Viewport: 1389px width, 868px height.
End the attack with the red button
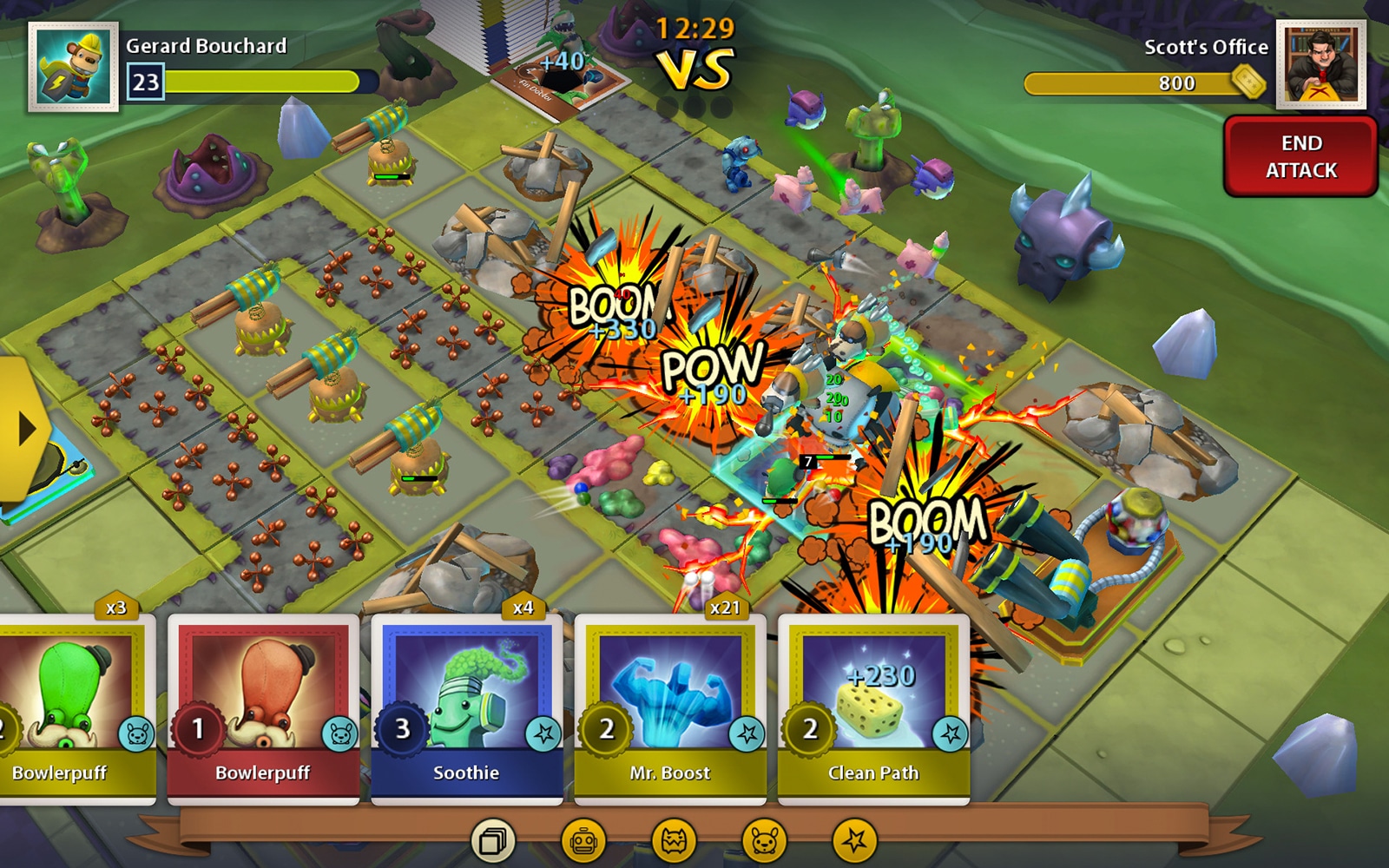(x=1300, y=157)
